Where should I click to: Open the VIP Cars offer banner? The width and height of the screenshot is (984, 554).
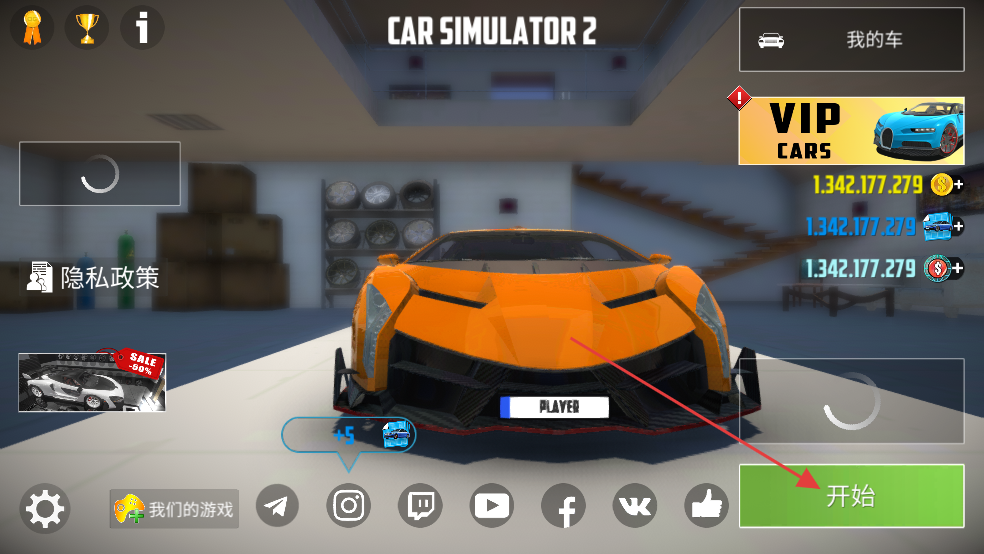851,131
